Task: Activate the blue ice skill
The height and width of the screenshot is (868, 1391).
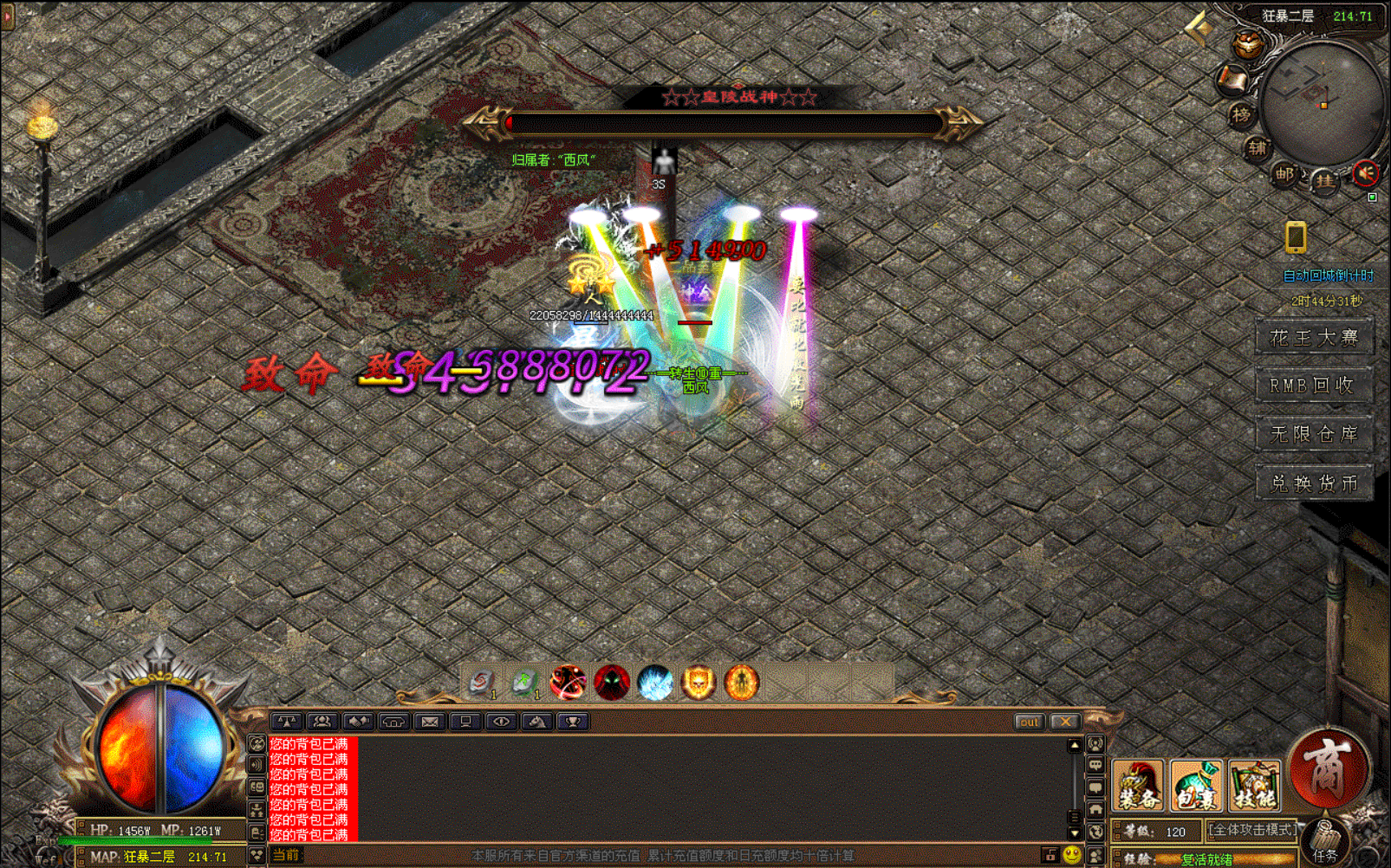Action: (654, 683)
